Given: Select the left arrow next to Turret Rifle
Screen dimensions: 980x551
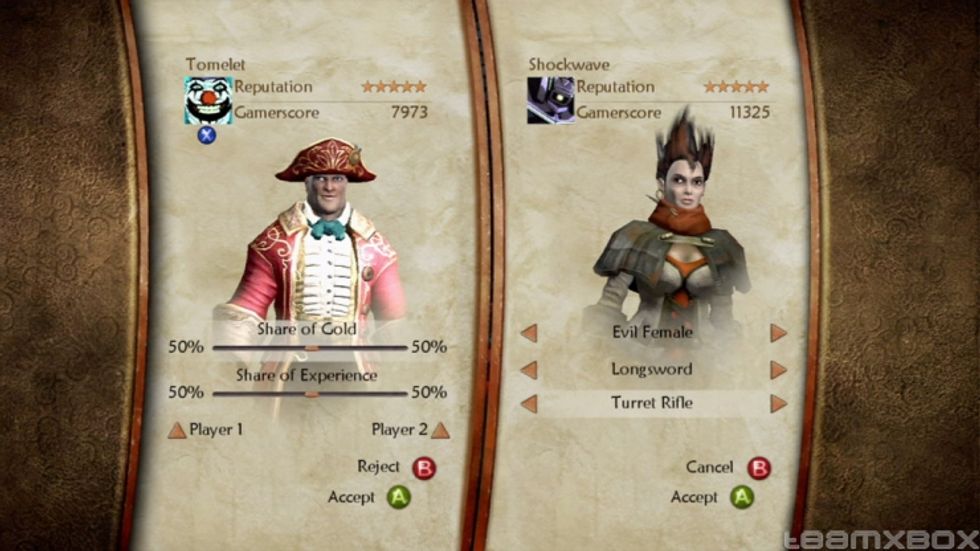Looking at the screenshot, I should [530, 404].
